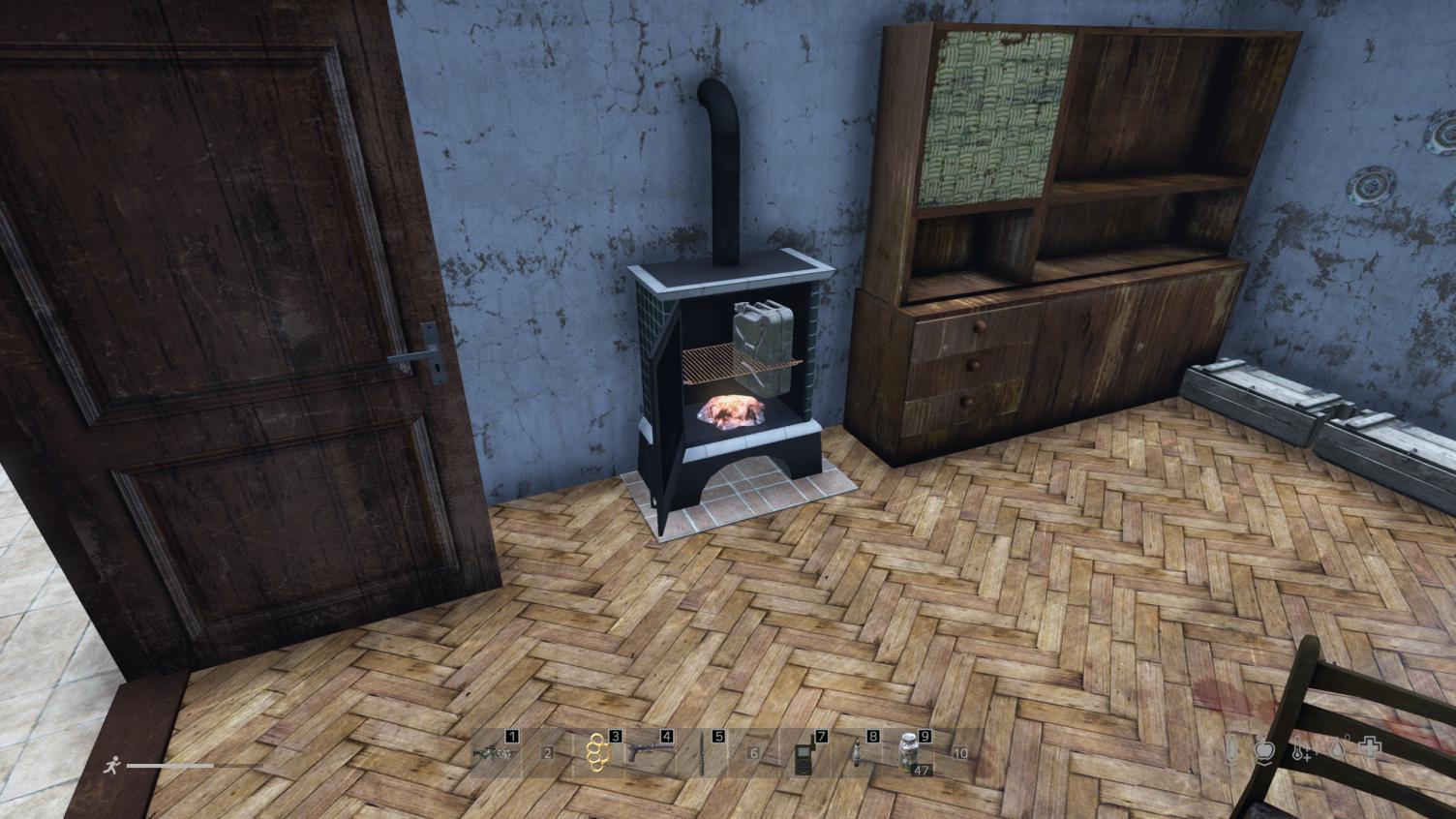Select the flare in hotbar slot 8

click(858, 754)
